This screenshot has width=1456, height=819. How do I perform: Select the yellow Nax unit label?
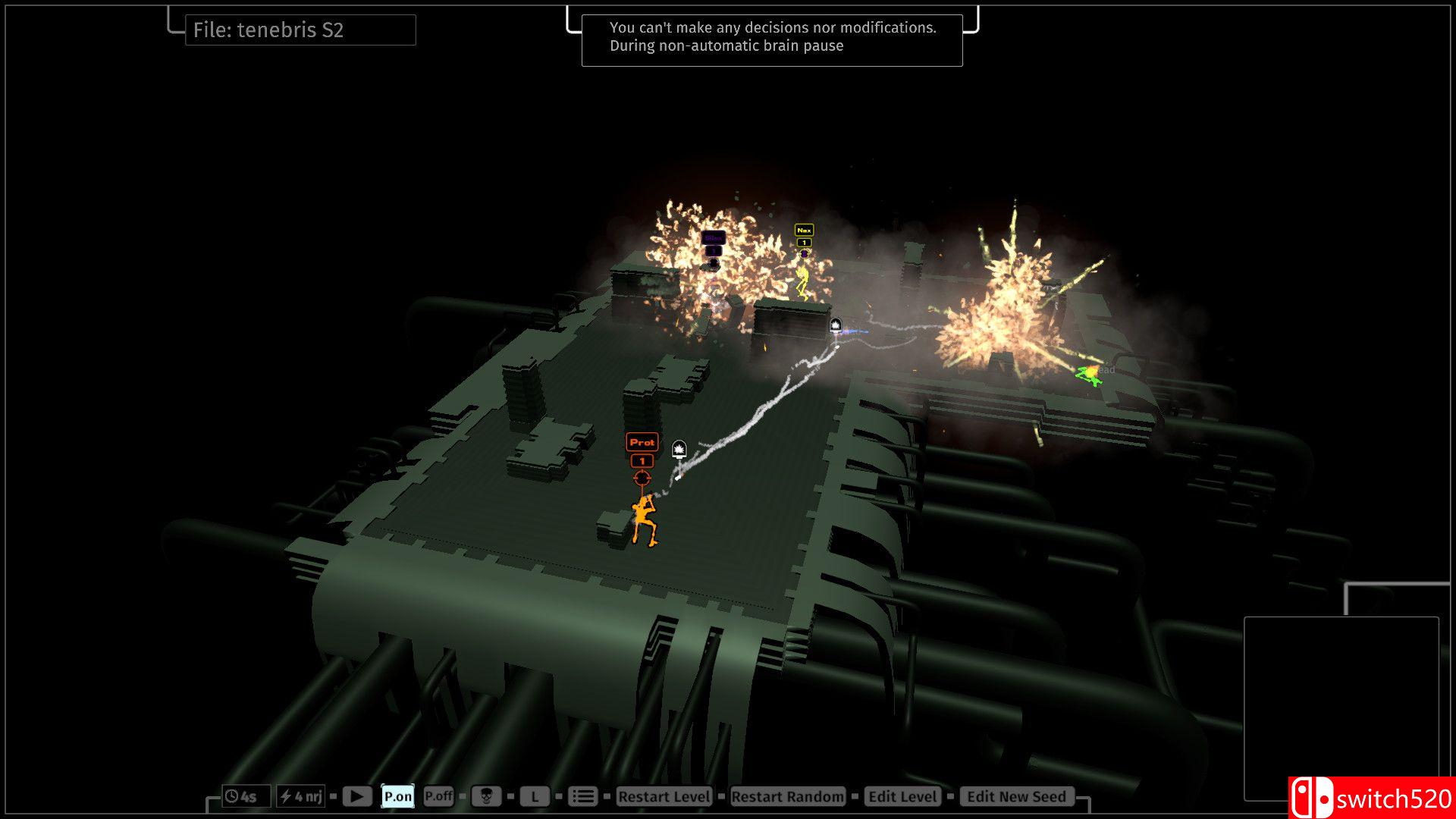pyautogui.click(x=804, y=230)
